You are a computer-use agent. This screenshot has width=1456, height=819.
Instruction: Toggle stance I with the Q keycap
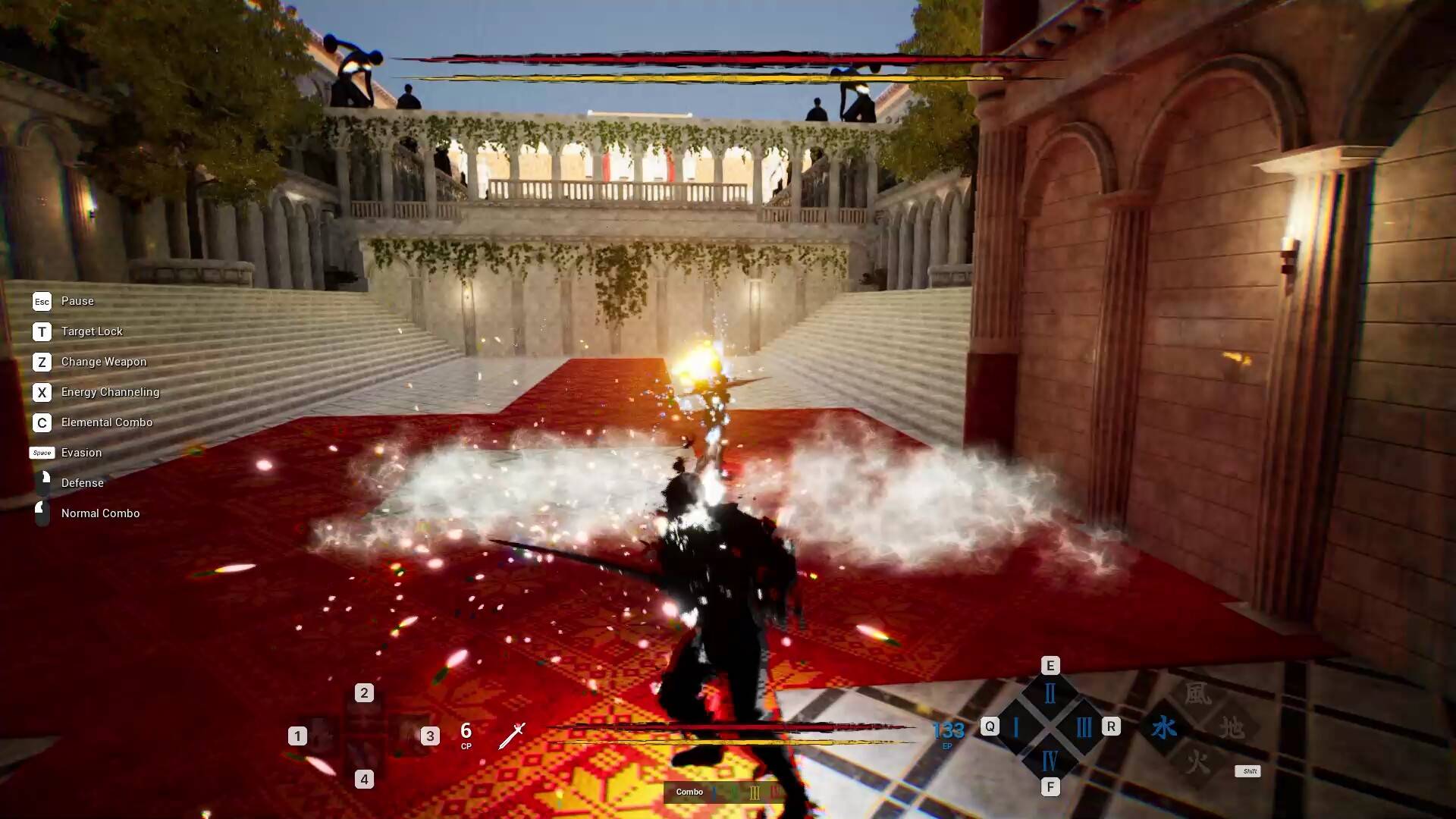(990, 726)
